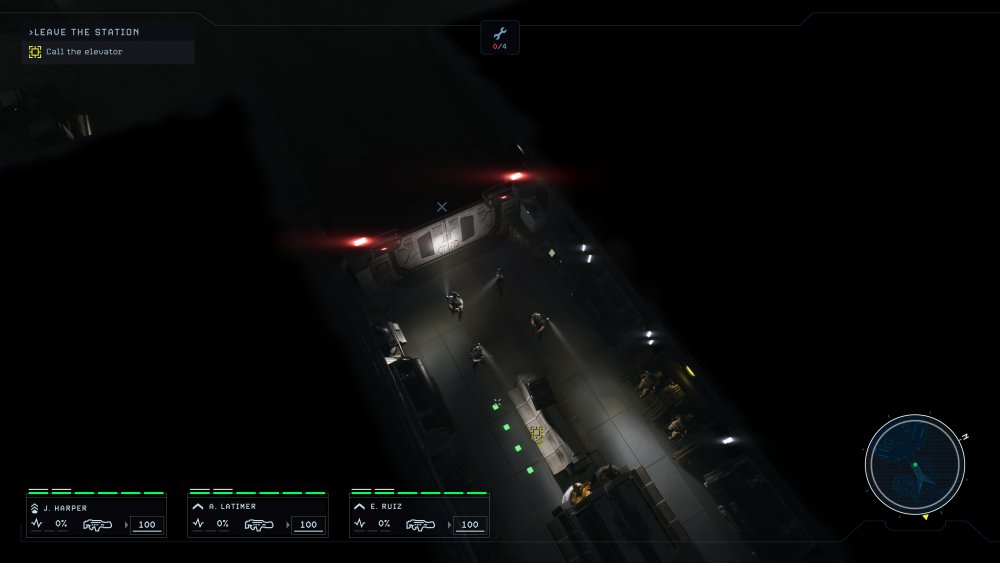This screenshot has height=563, width=1000.
Task: Click E. Ruiz's pulse rifle icon
Action: tap(421, 524)
